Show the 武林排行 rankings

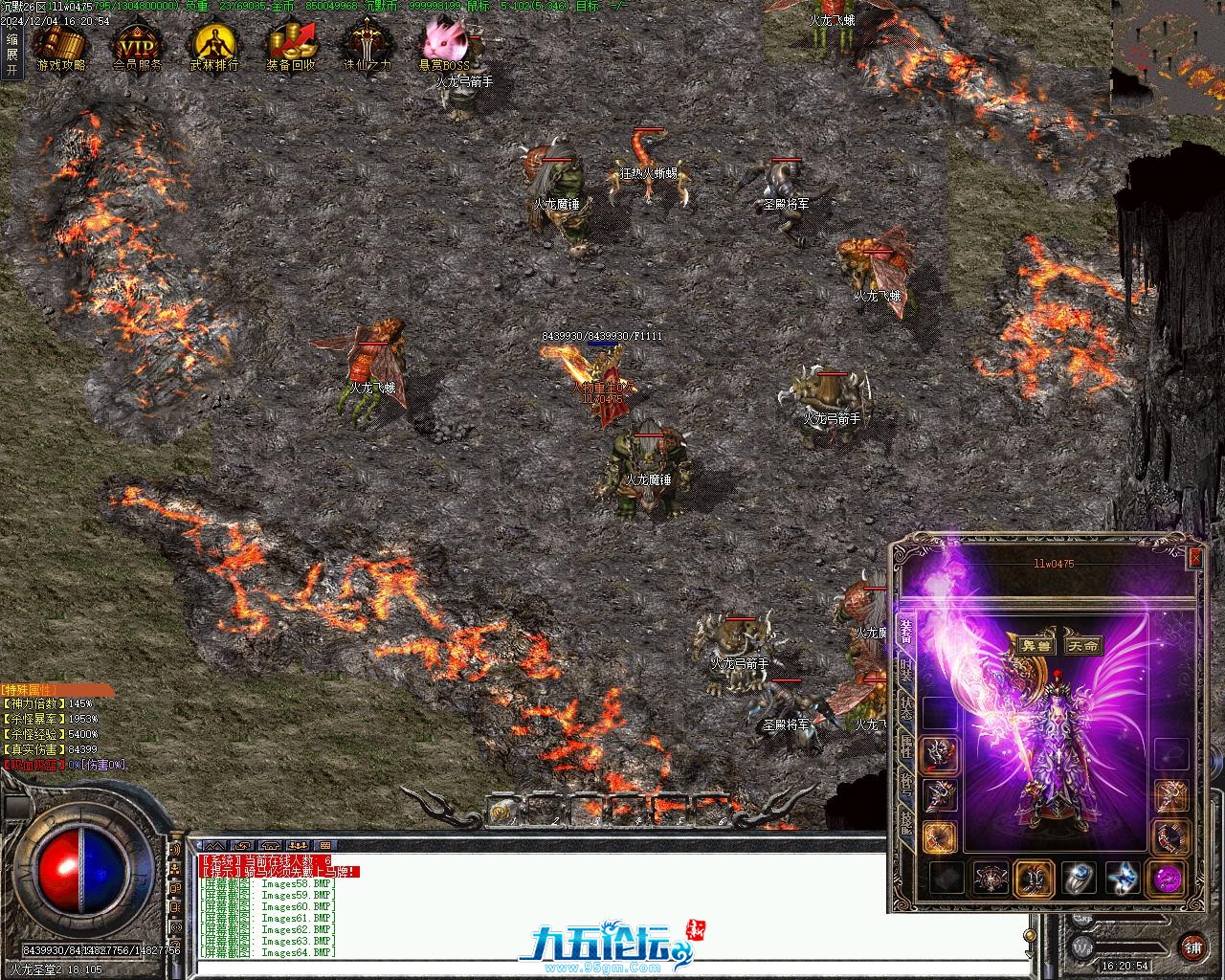(213, 46)
